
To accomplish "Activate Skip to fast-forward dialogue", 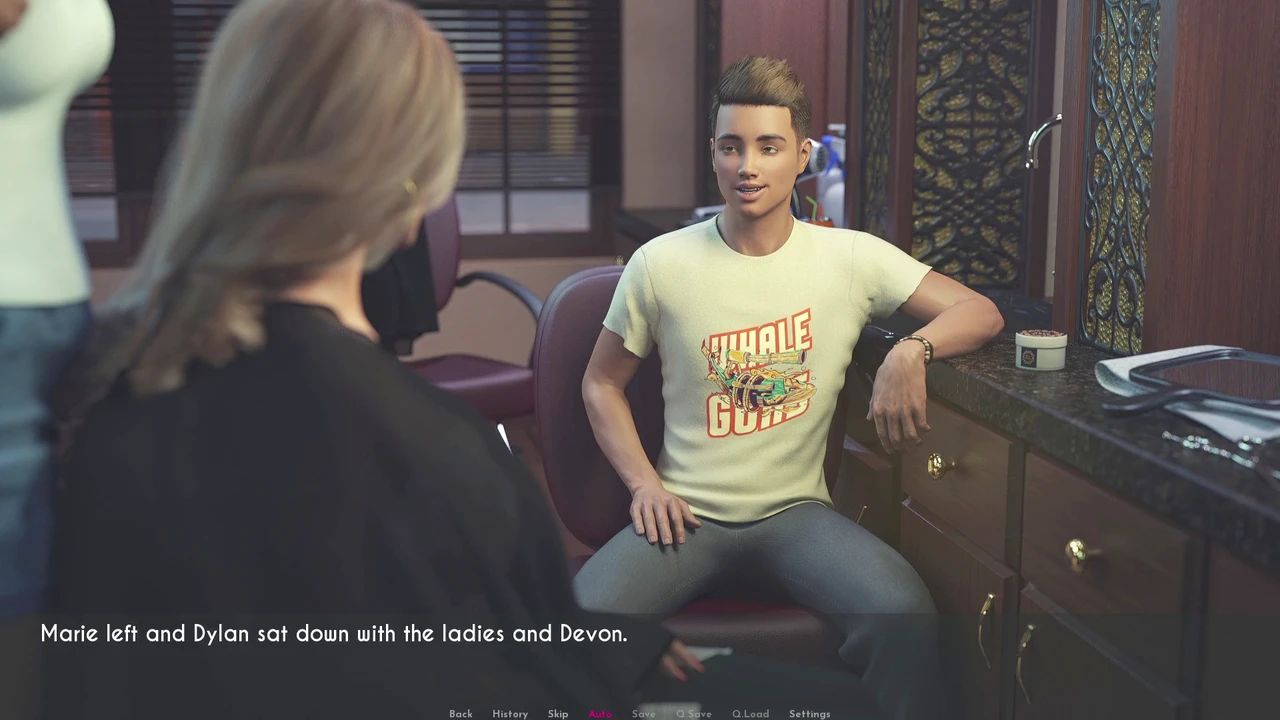I will point(557,714).
